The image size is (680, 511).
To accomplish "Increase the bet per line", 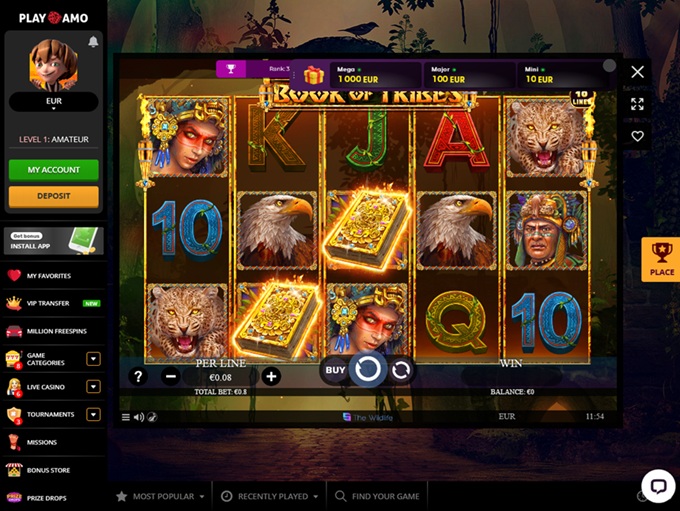I will pyautogui.click(x=271, y=377).
